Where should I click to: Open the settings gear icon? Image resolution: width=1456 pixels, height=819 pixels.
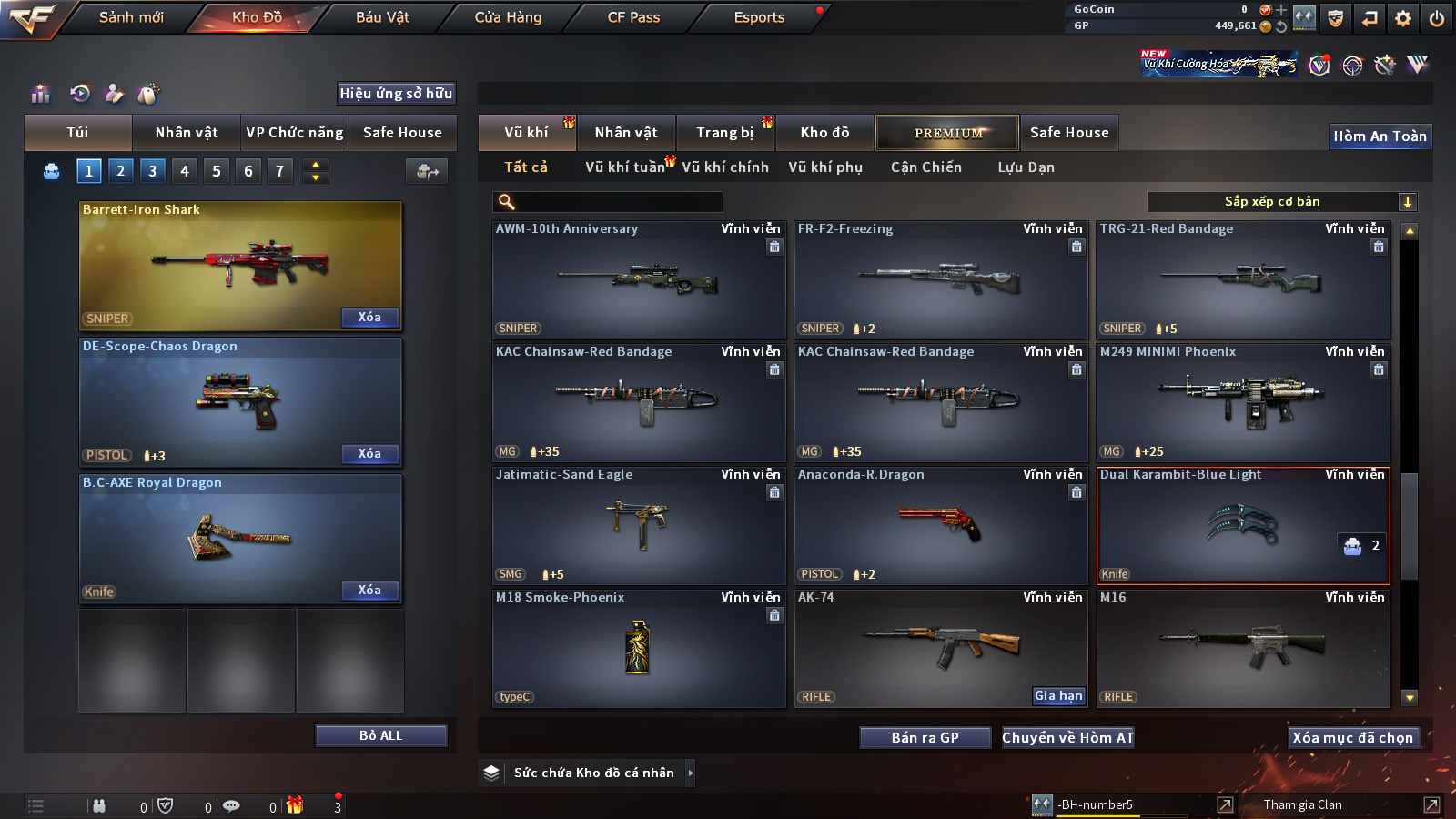pos(1403,18)
